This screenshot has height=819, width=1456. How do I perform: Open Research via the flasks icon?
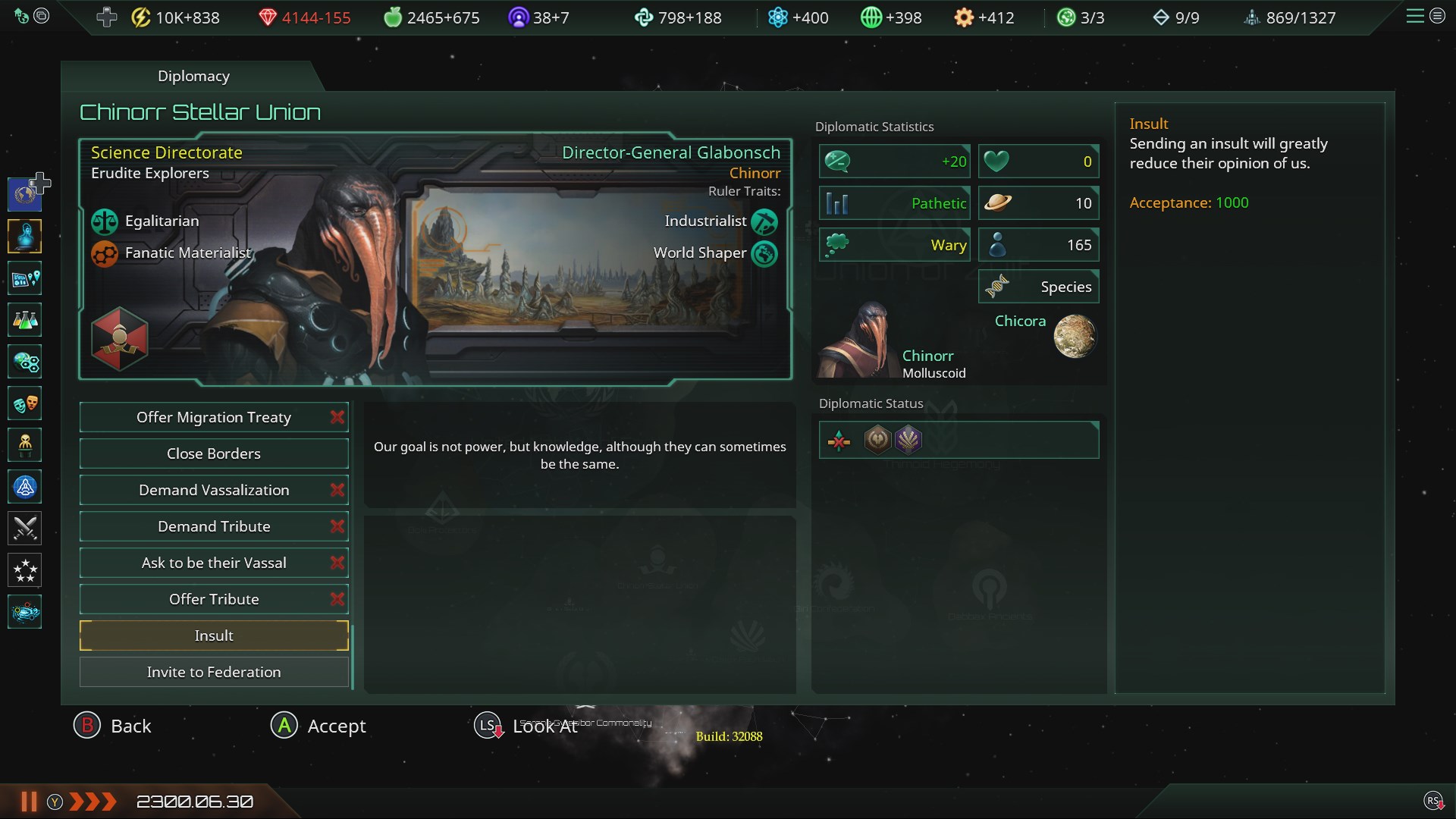24,319
